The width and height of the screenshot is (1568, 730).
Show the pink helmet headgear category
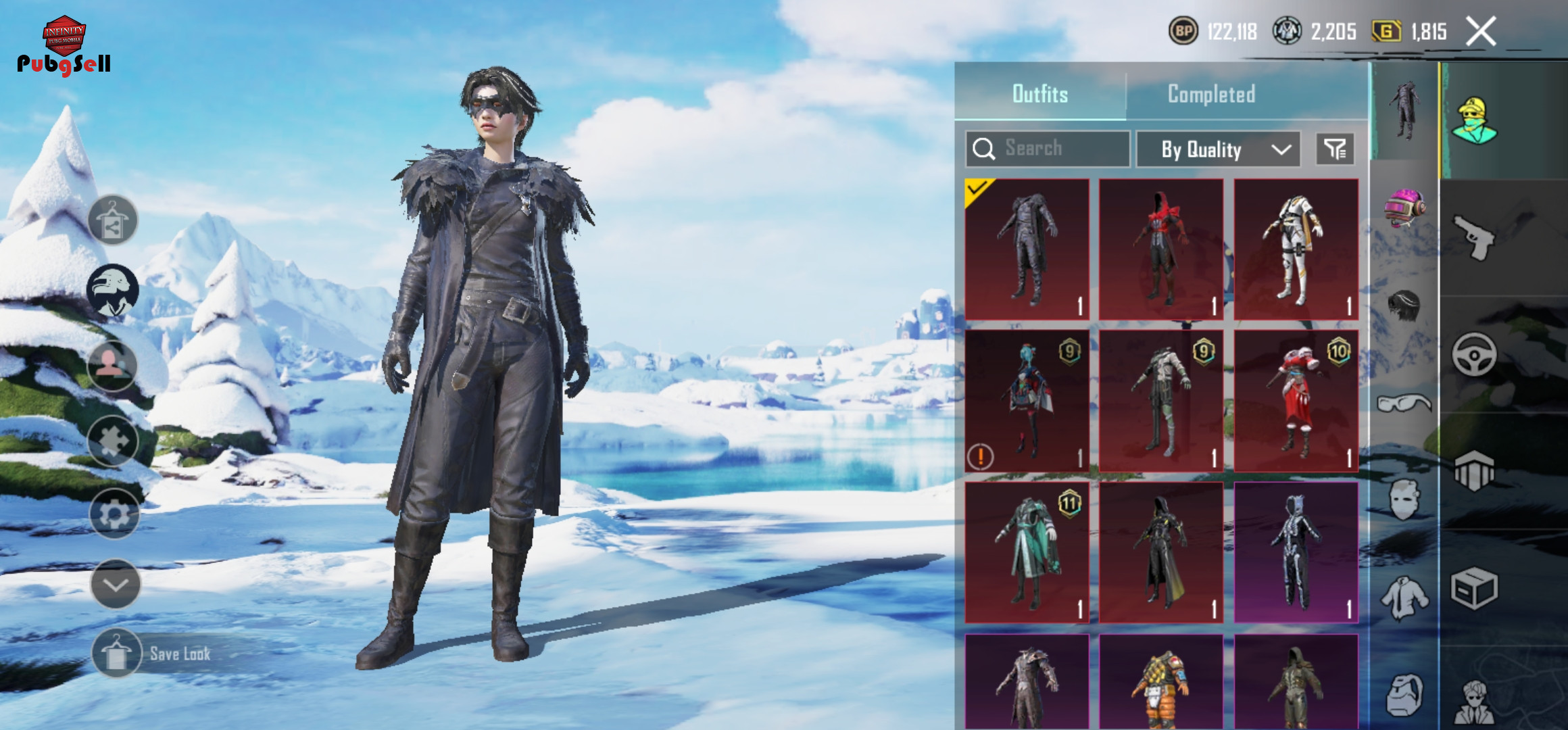point(1404,208)
